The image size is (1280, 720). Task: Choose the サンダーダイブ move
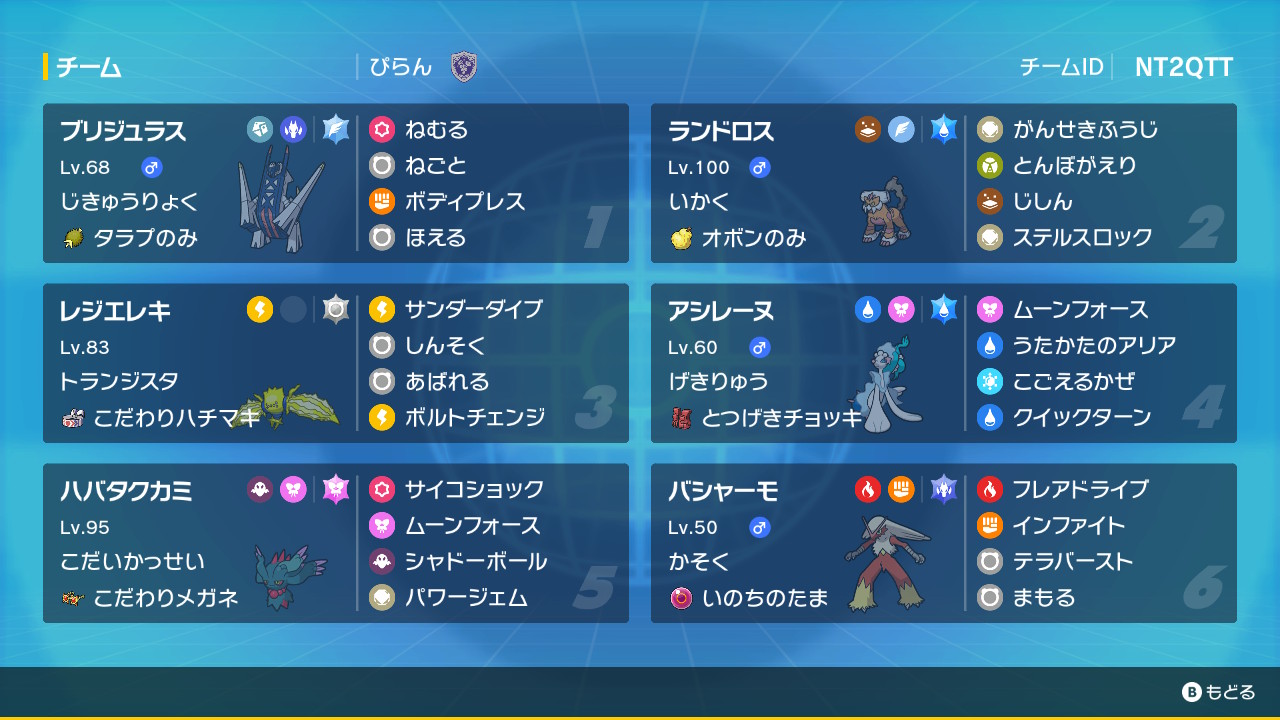point(473,309)
